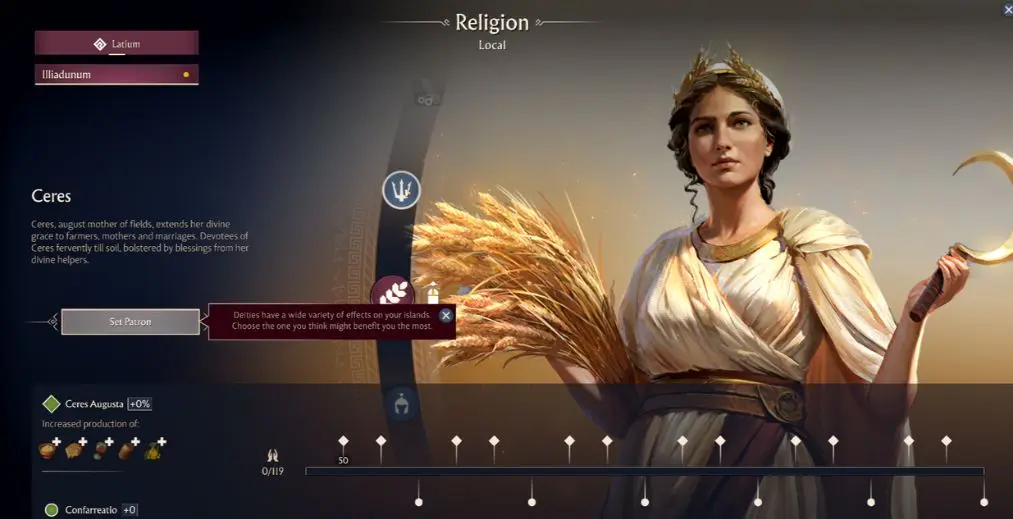Screen dimensions: 1013x519
Task: Close the Religion screen
Action: click(1007, 9)
